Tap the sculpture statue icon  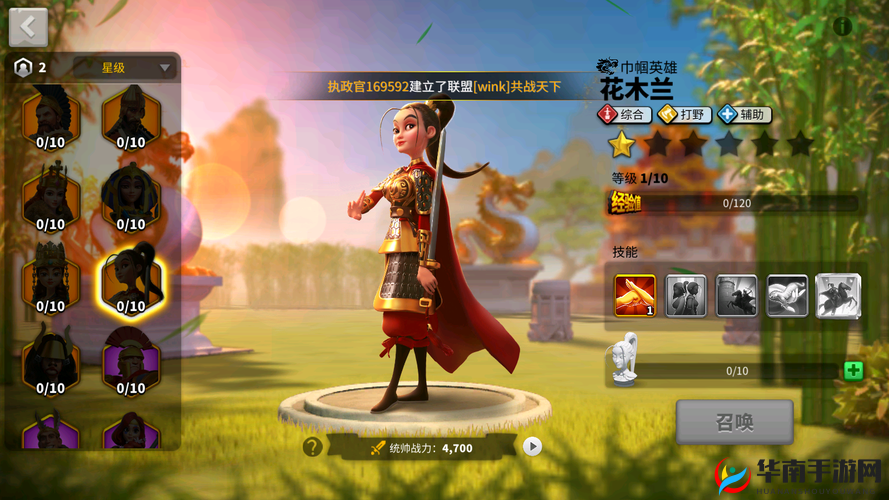coord(626,355)
